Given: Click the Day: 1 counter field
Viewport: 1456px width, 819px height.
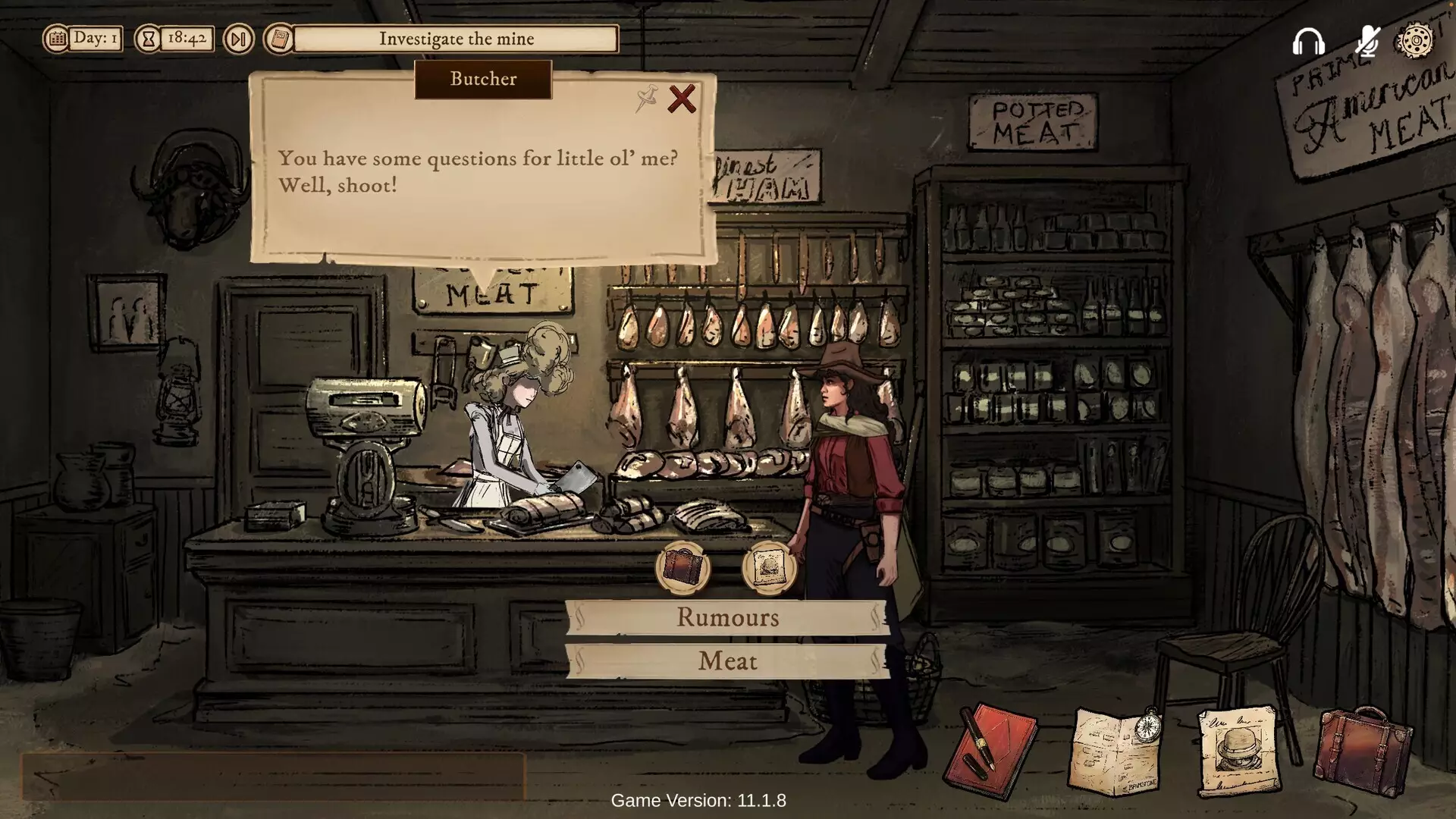Looking at the screenshot, I should click(93, 38).
